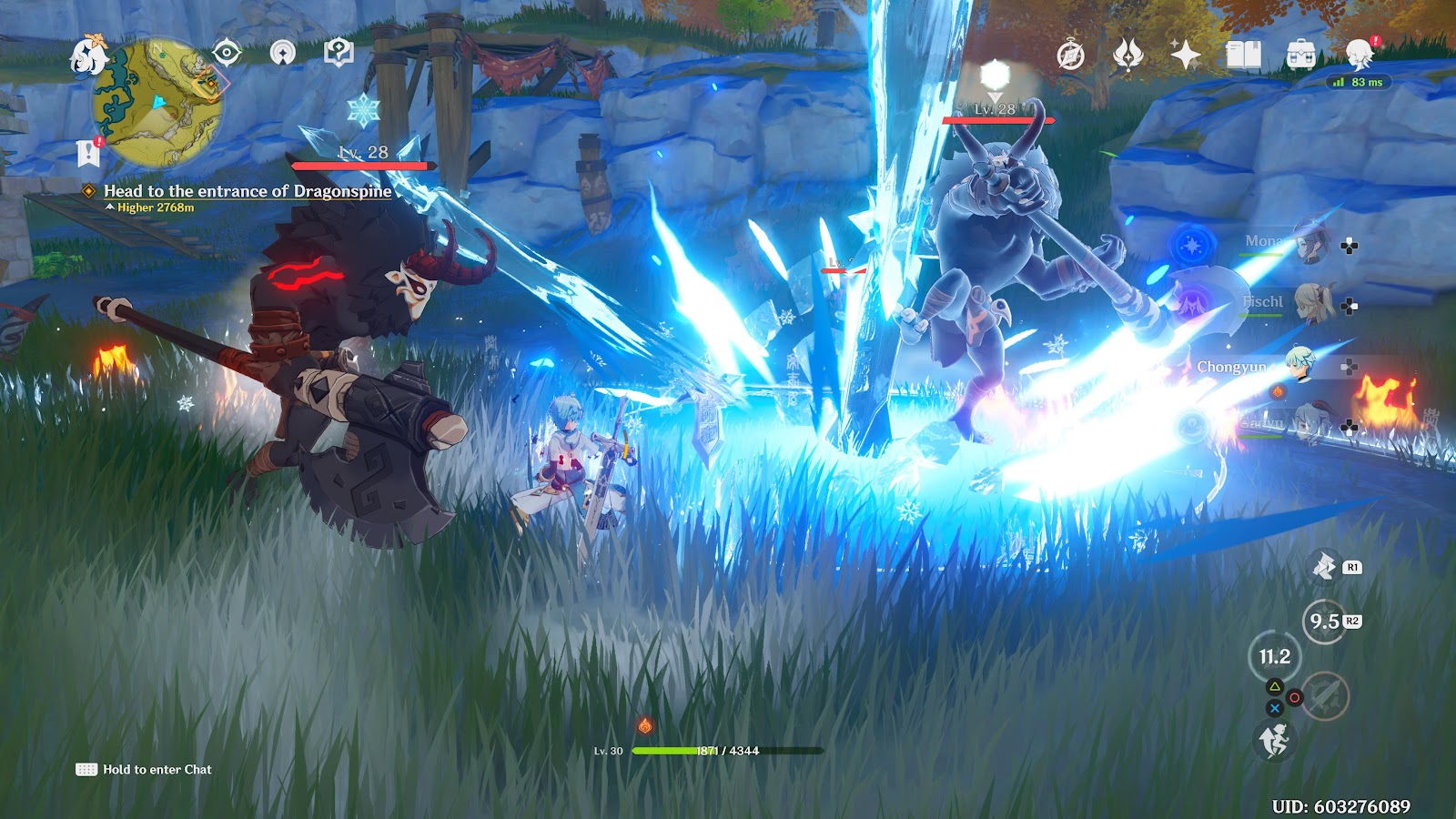The image size is (1456, 819).
Task: Open the Paimon menu icon
Action: pyautogui.click(x=87, y=55)
